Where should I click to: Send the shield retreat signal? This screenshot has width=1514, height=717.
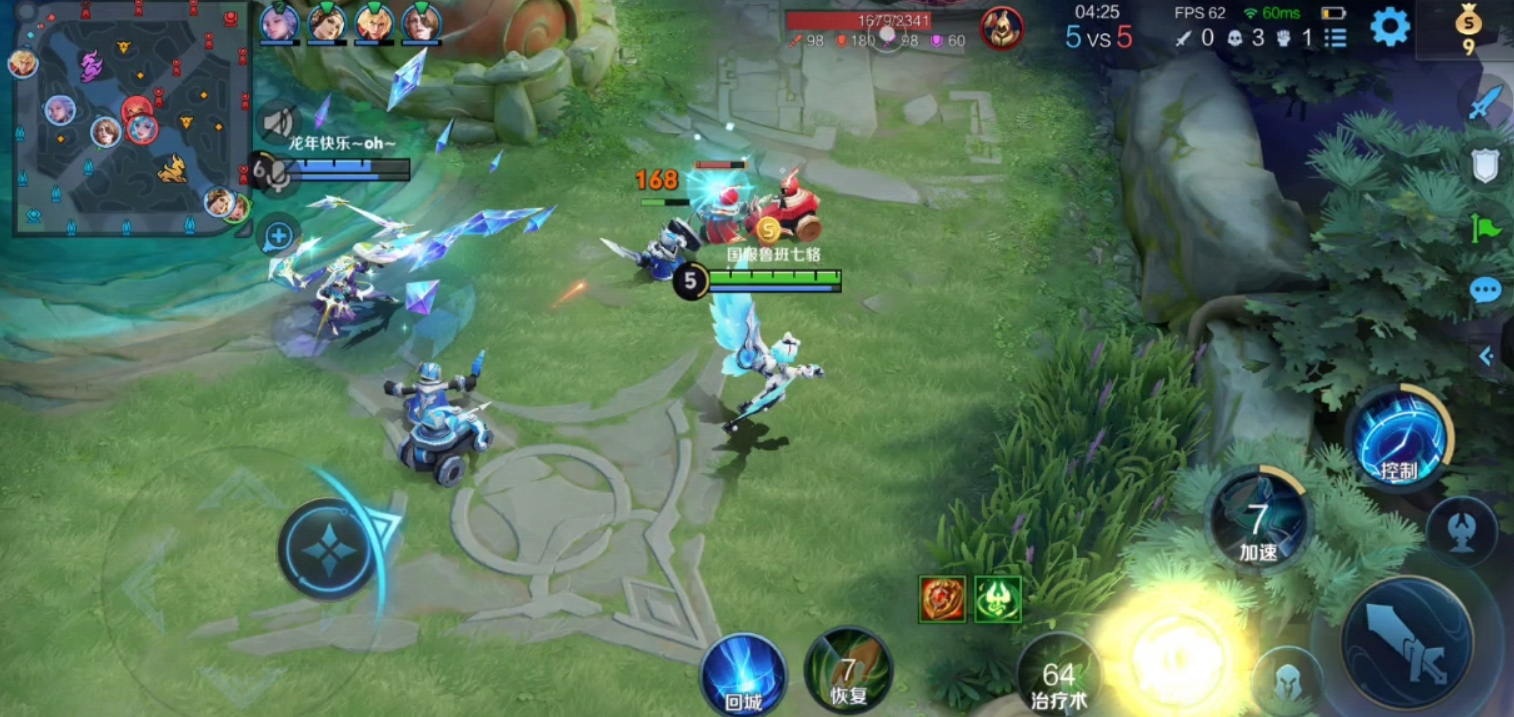tap(1486, 167)
